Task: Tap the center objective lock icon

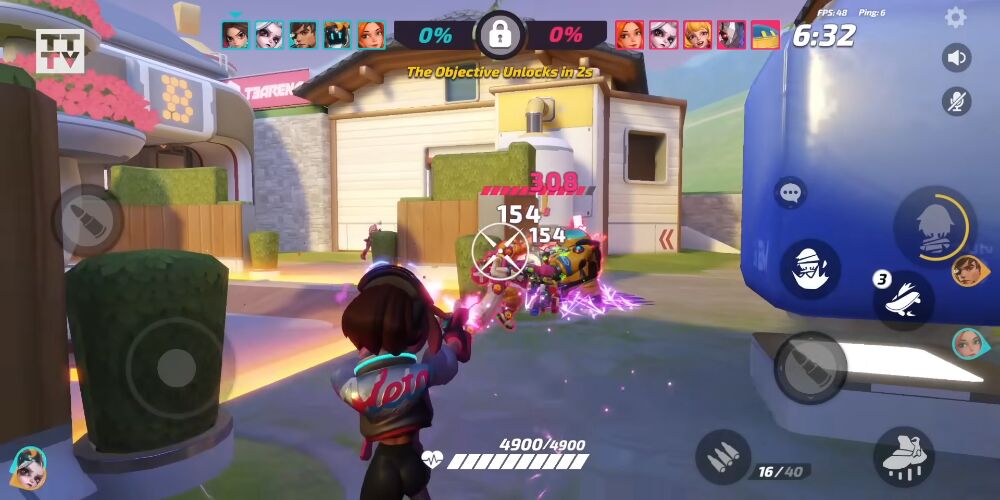Action: pos(499,36)
